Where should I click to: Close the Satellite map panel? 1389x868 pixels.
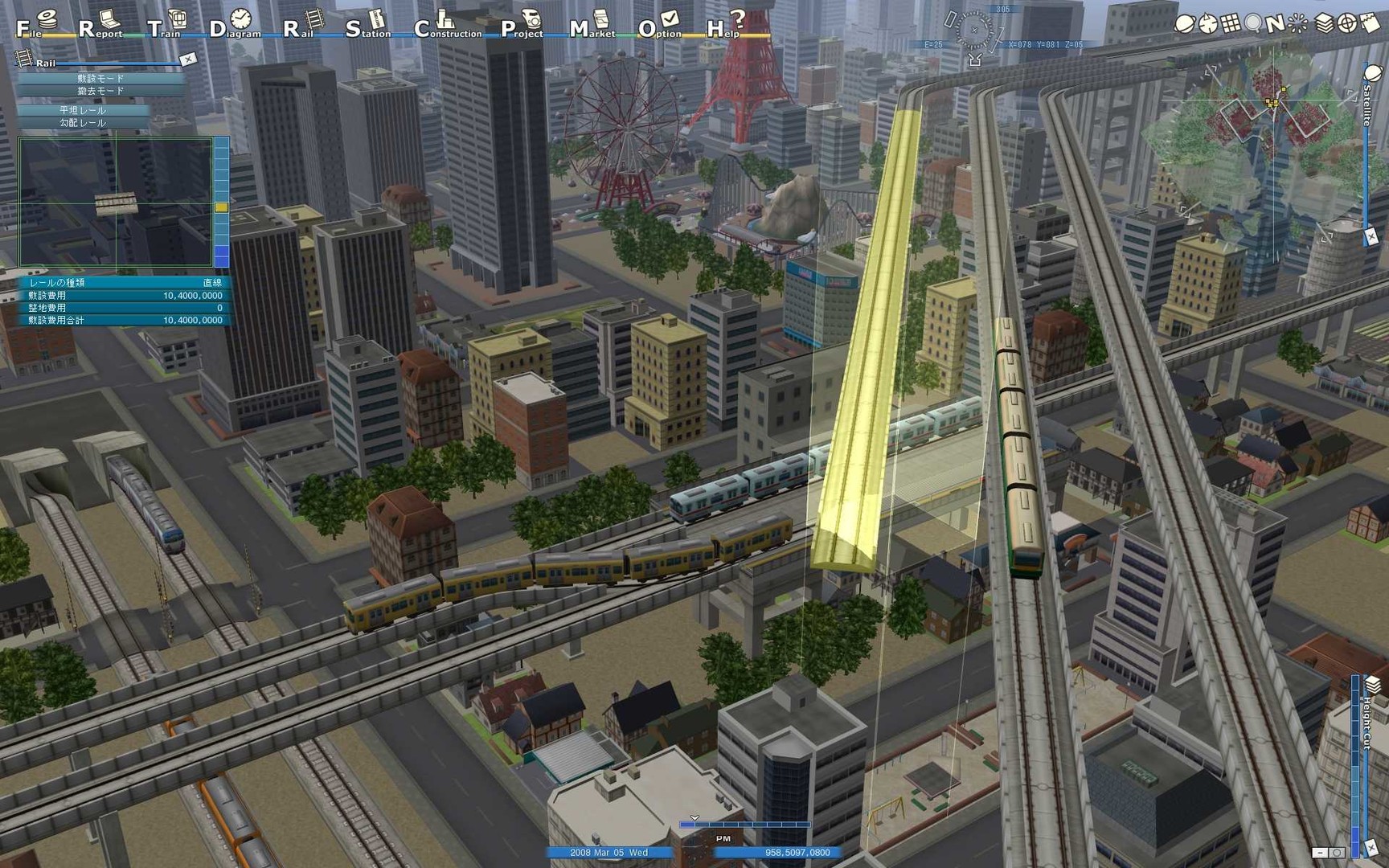[x=1371, y=236]
